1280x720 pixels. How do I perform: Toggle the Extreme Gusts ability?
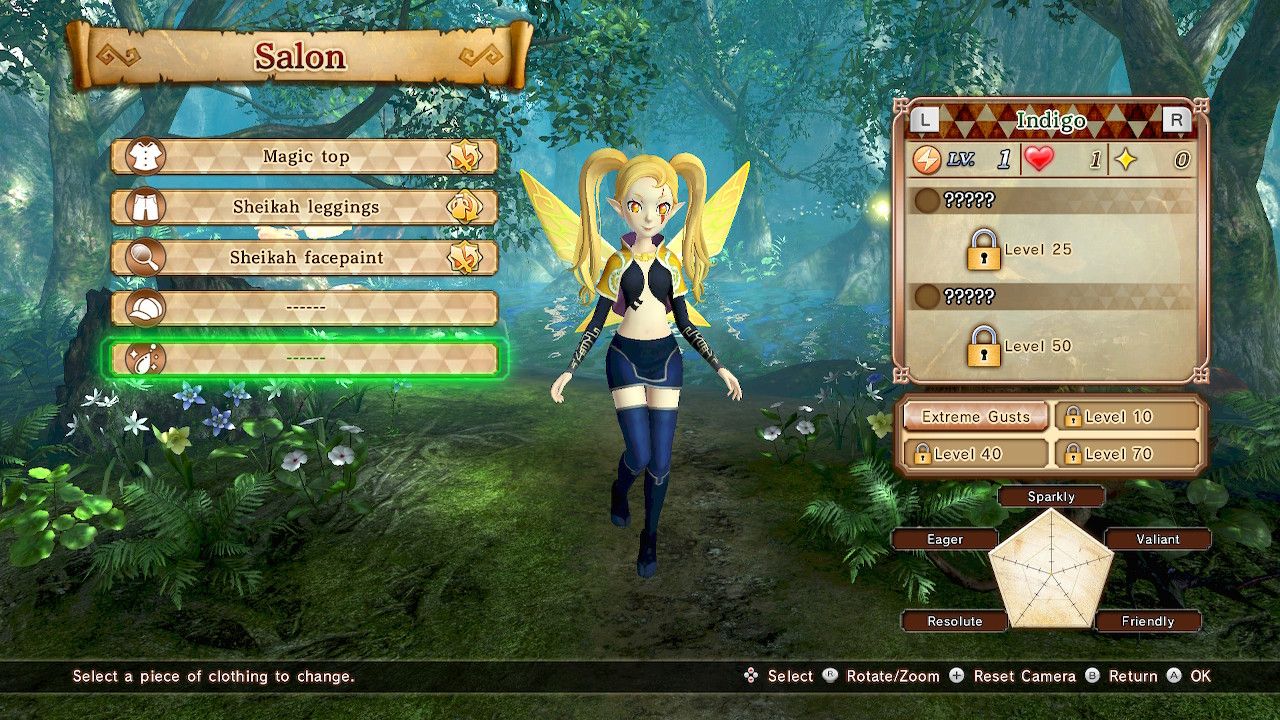point(975,416)
